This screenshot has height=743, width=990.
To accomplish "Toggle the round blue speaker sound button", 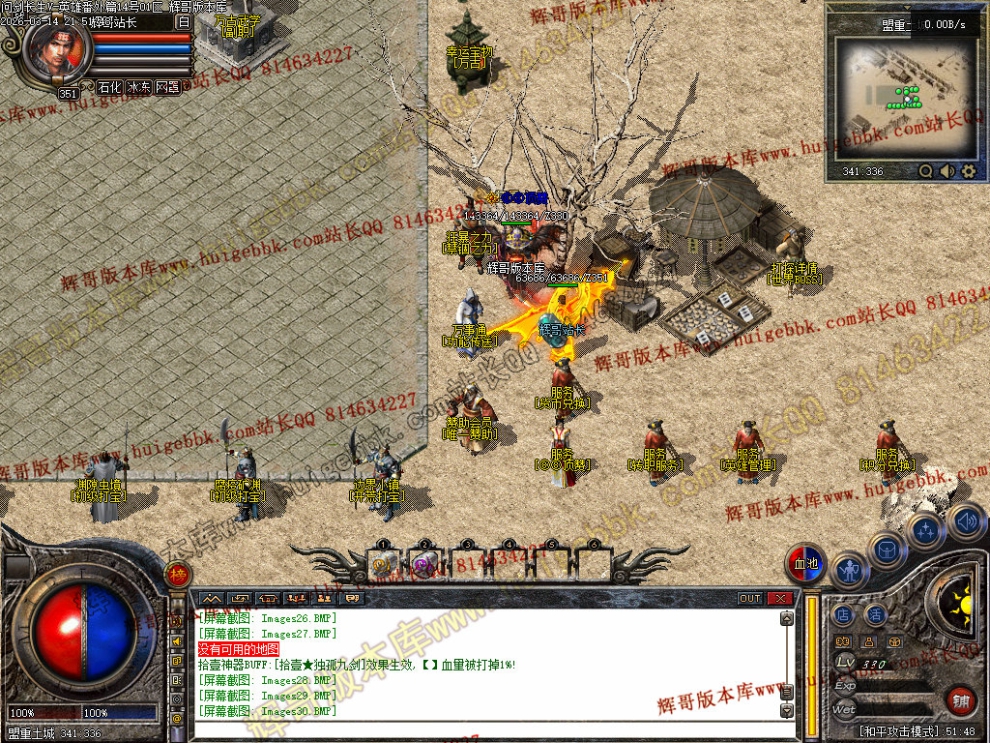I will coord(966,521).
